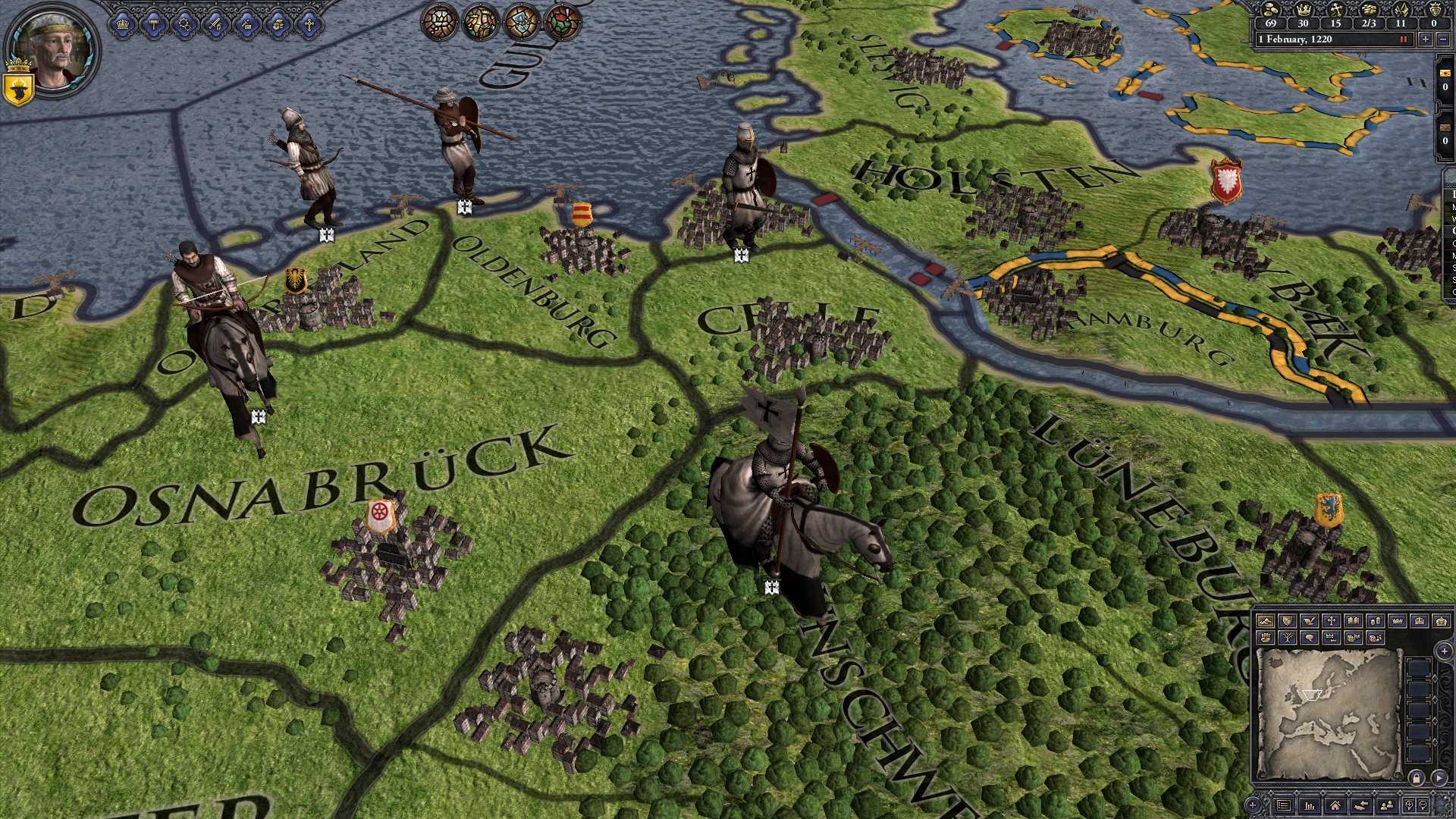This screenshot has width=1456, height=819.
Task: Zoom out with the magnifier minus button
Action: (x=1423, y=805)
